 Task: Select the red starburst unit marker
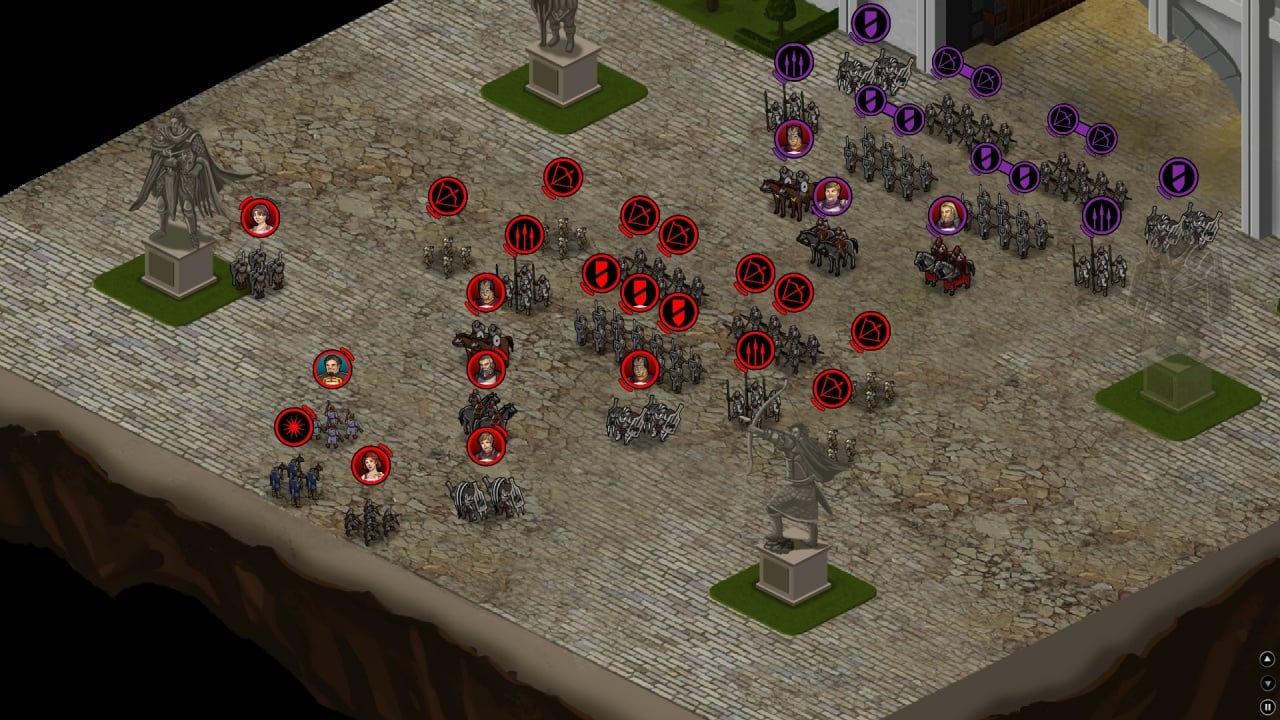click(293, 427)
